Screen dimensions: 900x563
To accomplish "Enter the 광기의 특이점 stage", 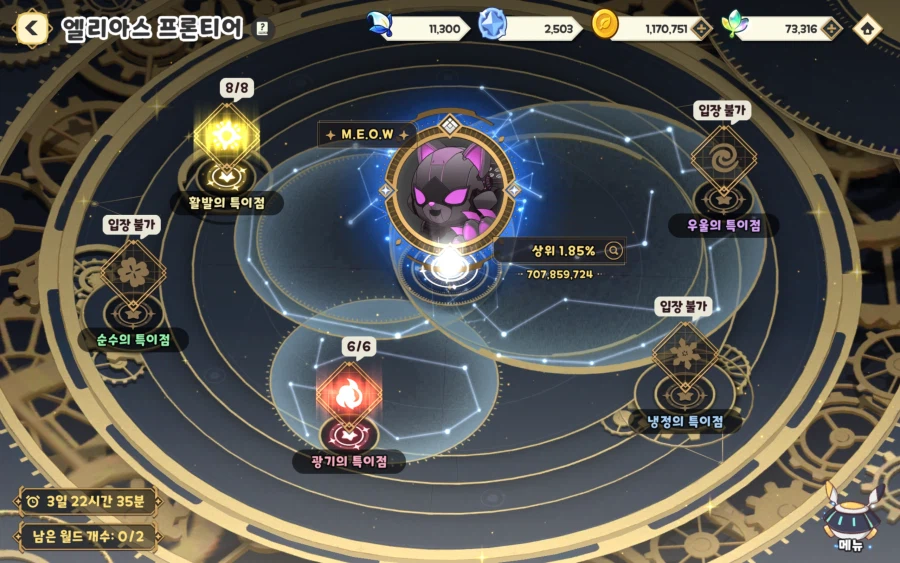I will point(348,400).
